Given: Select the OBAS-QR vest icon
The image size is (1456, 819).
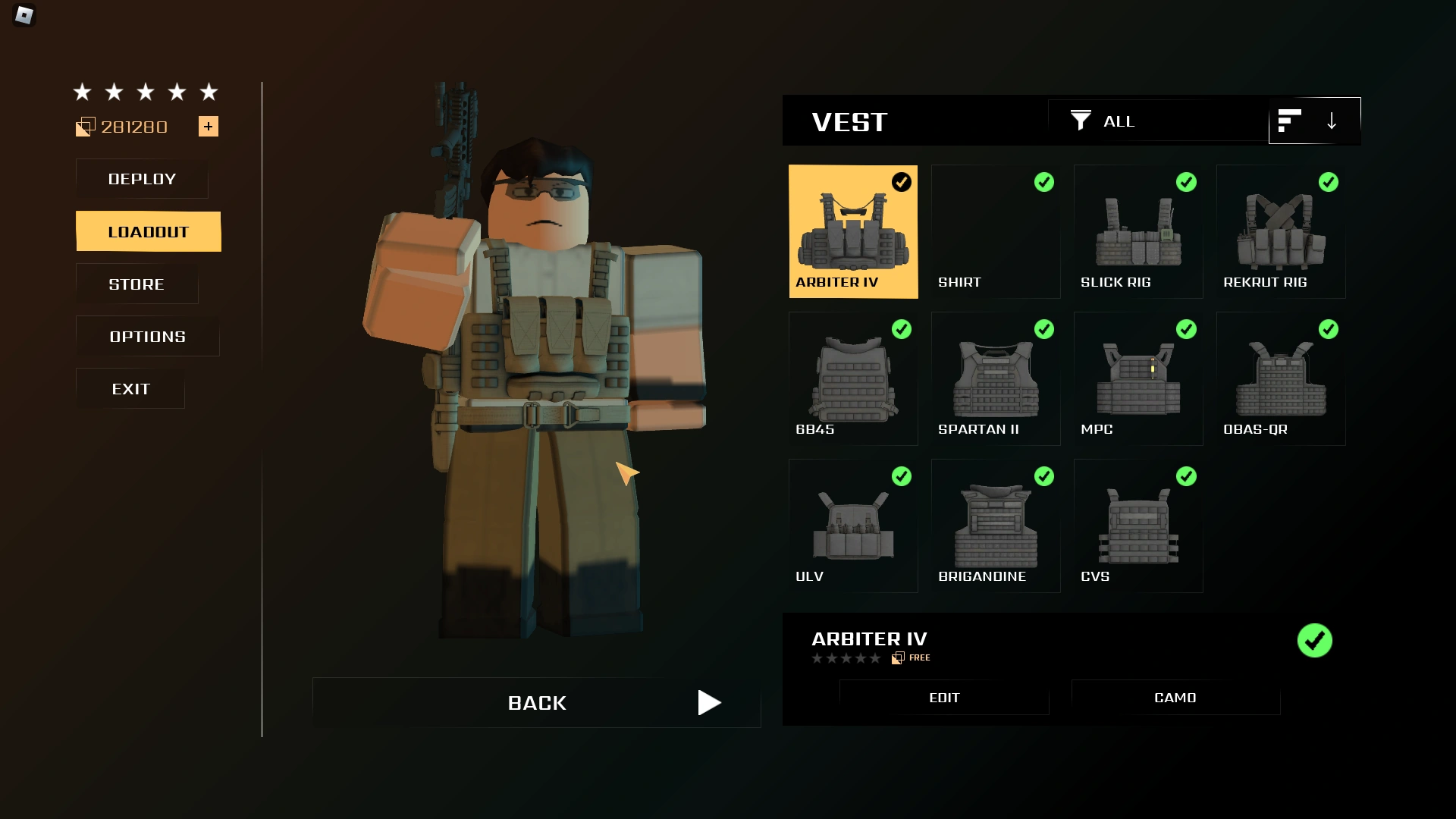Looking at the screenshot, I should point(1280,378).
